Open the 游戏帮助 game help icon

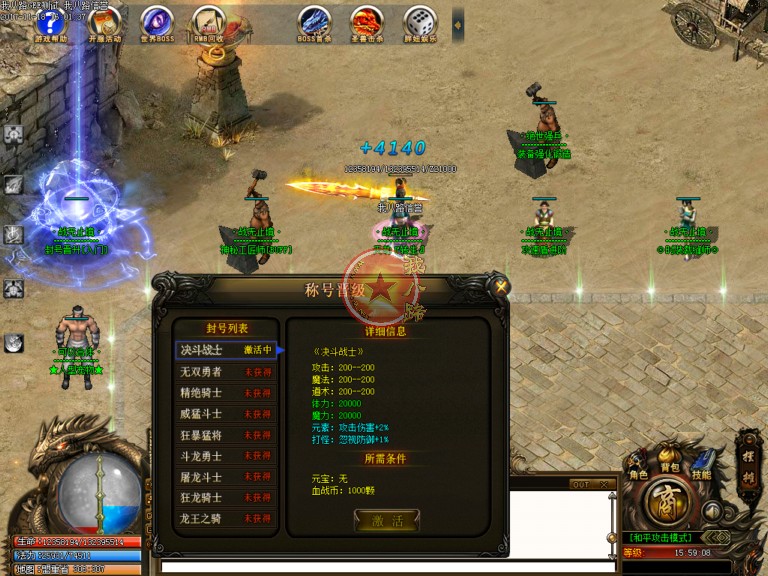[51, 22]
